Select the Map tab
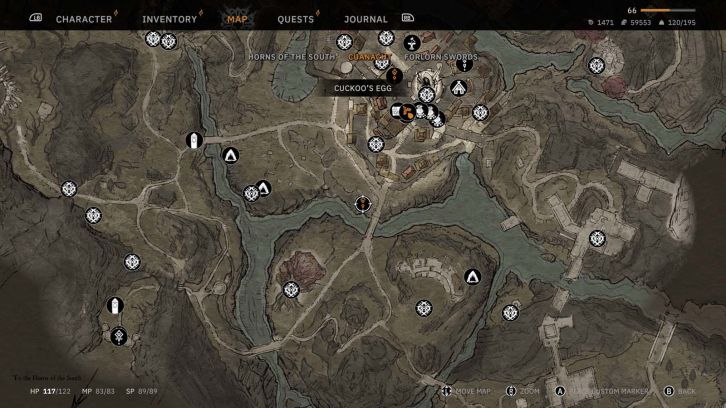The height and width of the screenshot is (408, 726). [x=237, y=19]
